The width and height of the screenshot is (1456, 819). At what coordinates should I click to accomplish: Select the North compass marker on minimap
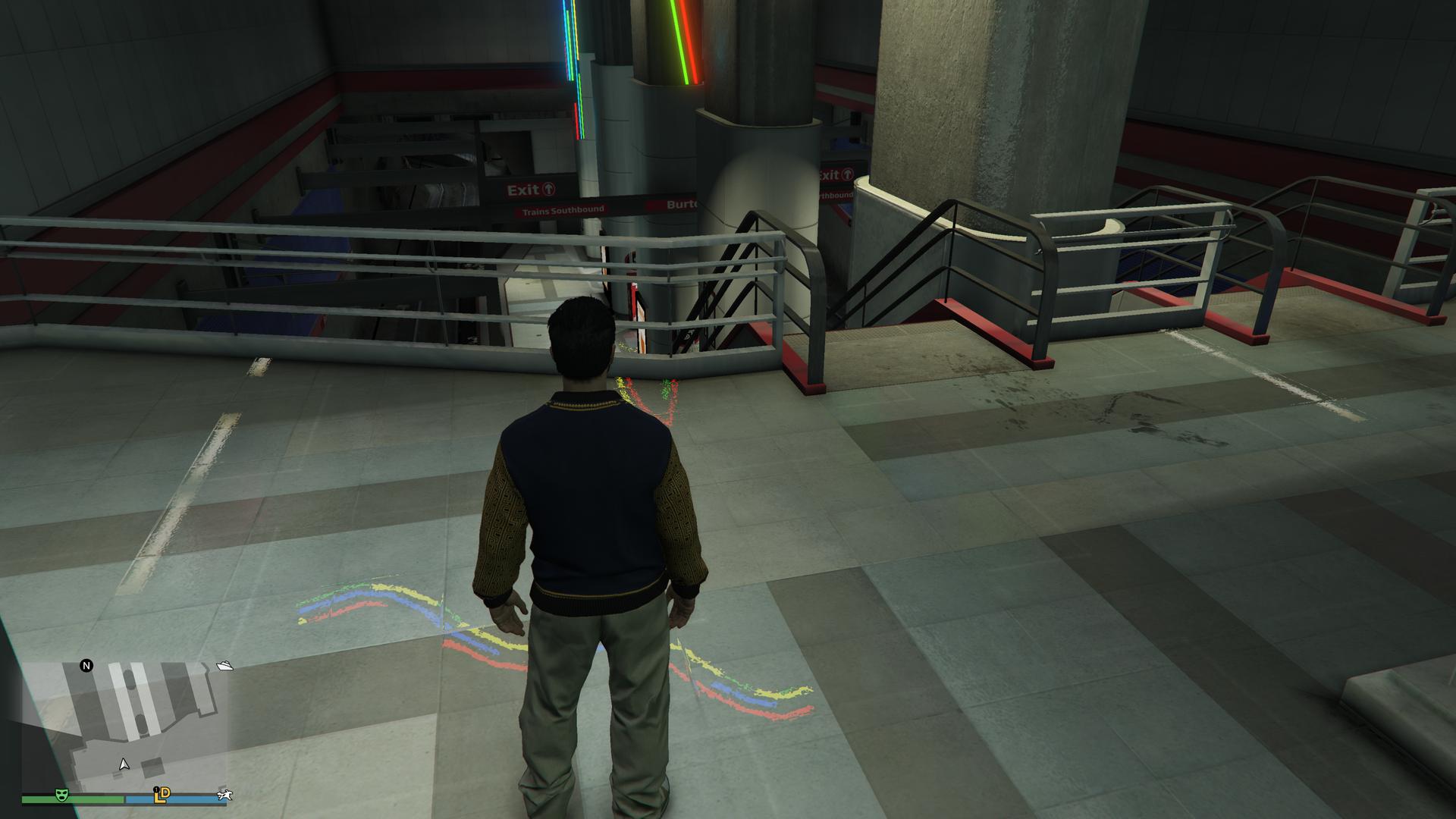[86, 666]
